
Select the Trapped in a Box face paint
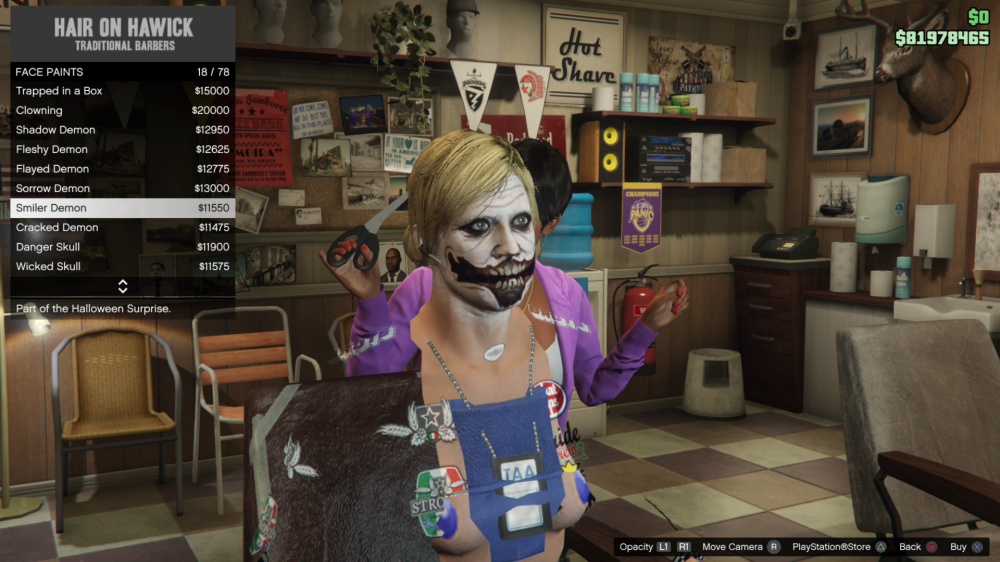pyautogui.click(x=122, y=91)
